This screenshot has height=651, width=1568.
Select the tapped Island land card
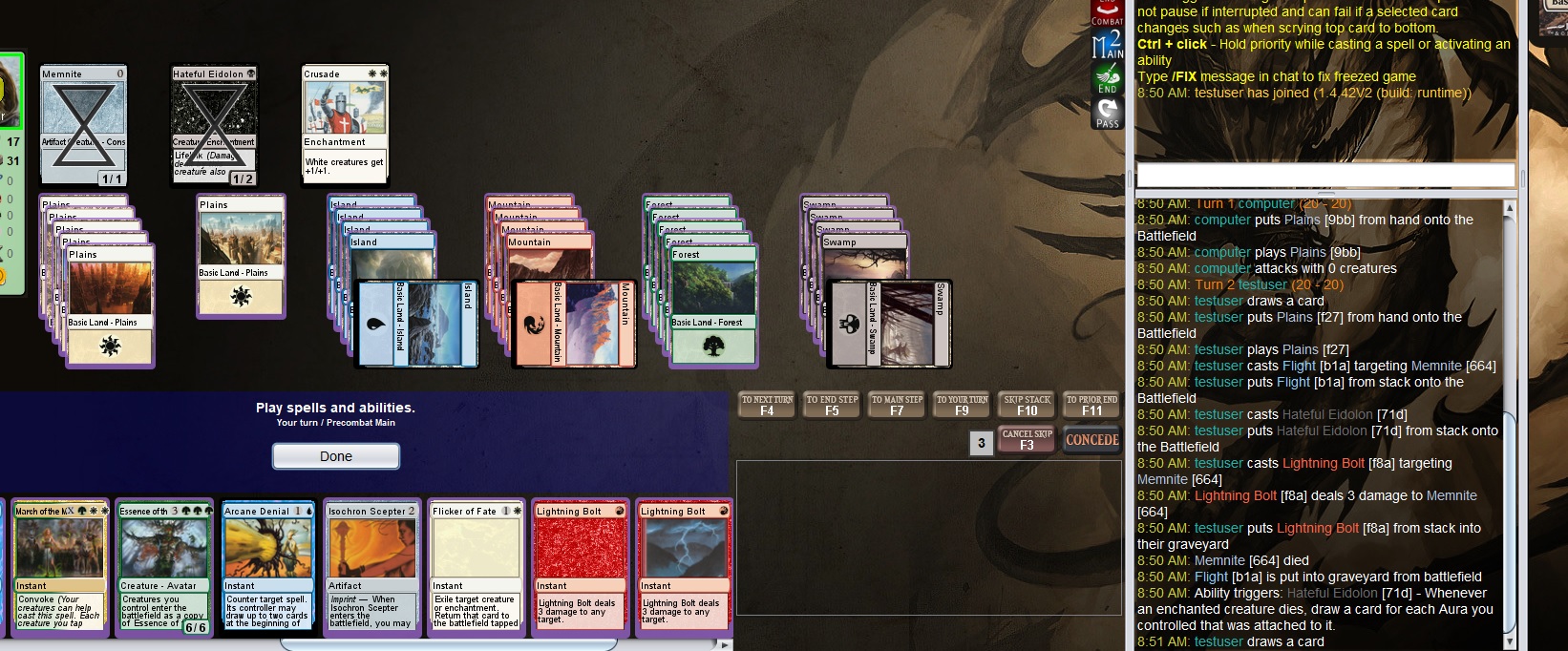coord(416,324)
